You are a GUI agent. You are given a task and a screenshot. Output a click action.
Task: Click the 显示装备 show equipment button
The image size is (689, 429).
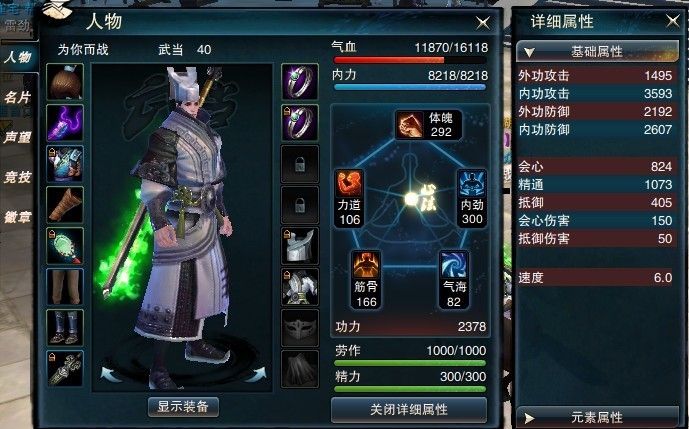183,406
